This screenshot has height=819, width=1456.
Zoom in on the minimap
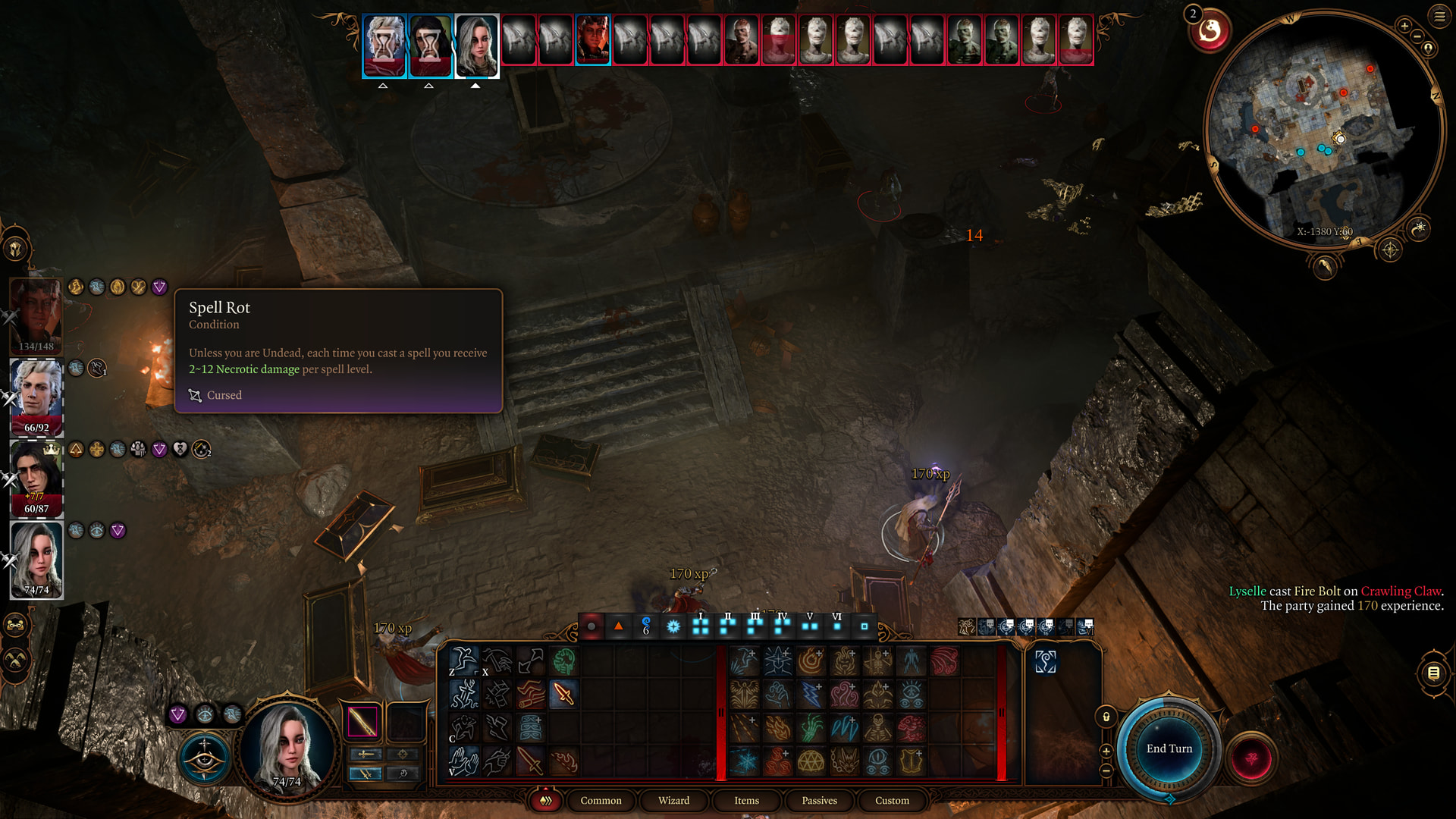tap(1404, 26)
